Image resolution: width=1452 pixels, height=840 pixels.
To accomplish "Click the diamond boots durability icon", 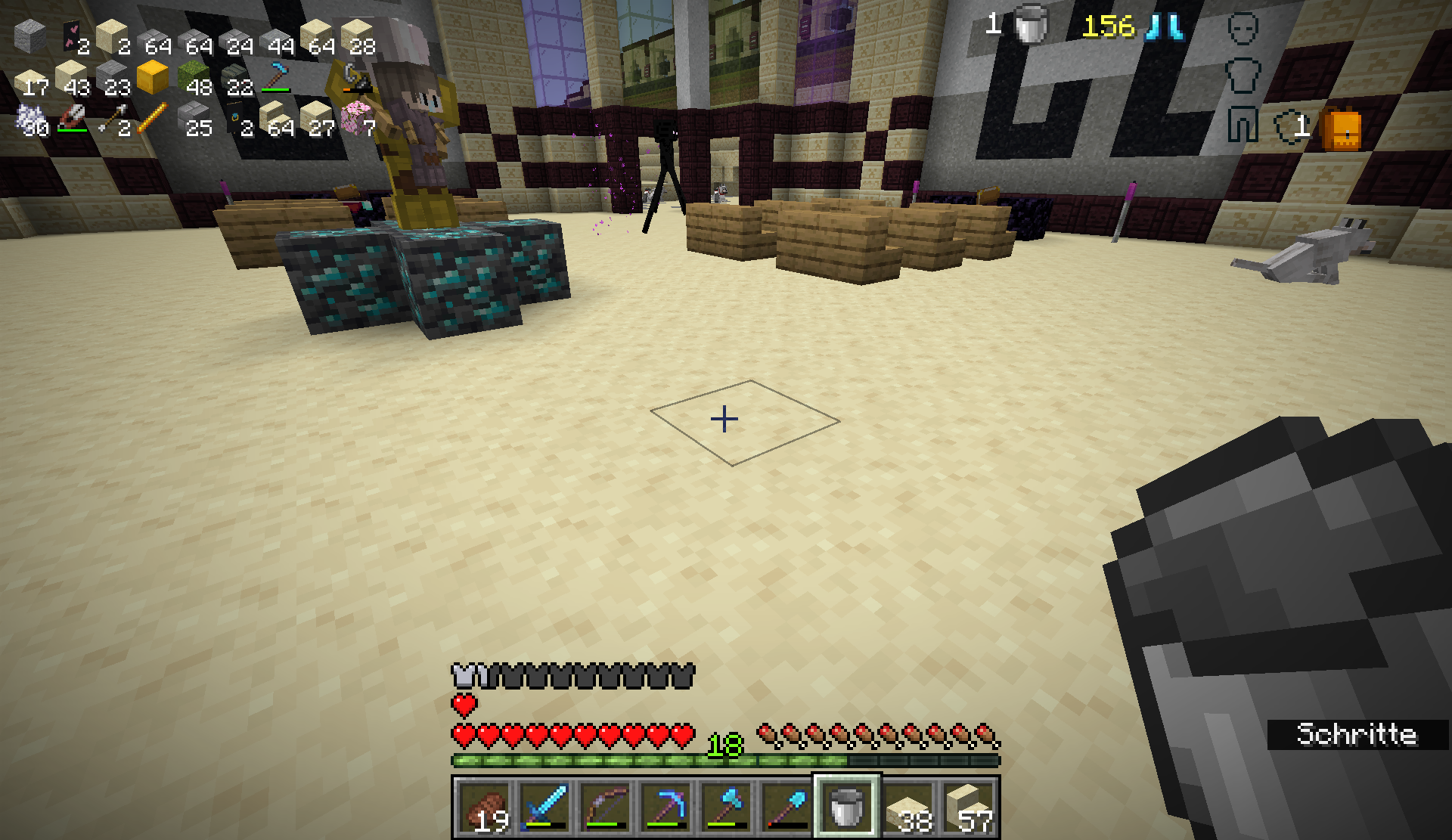I will [x=1165, y=27].
